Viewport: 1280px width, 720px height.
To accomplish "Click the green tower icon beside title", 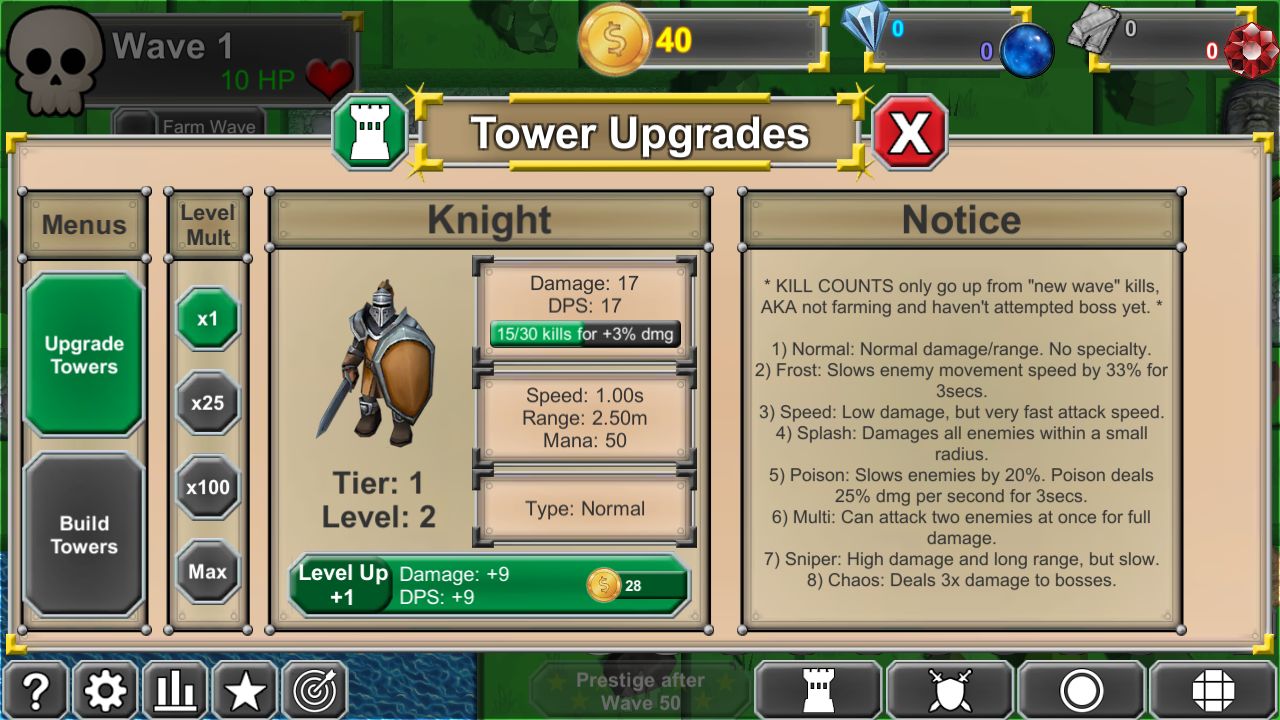I will pos(371,132).
